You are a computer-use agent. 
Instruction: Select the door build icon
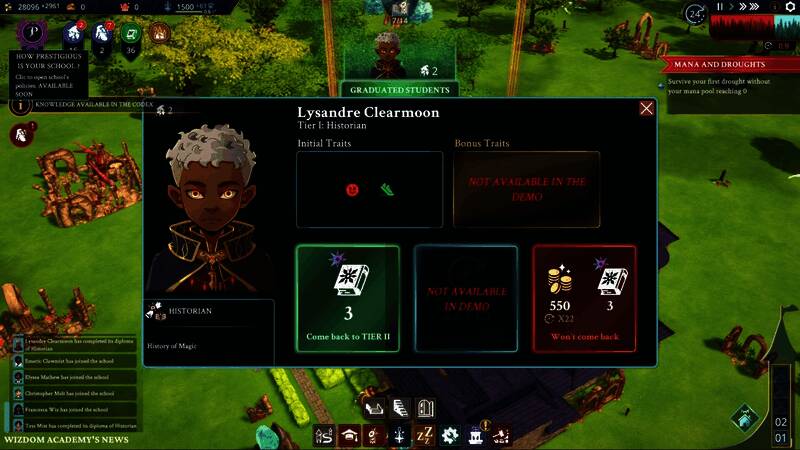point(424,408)
